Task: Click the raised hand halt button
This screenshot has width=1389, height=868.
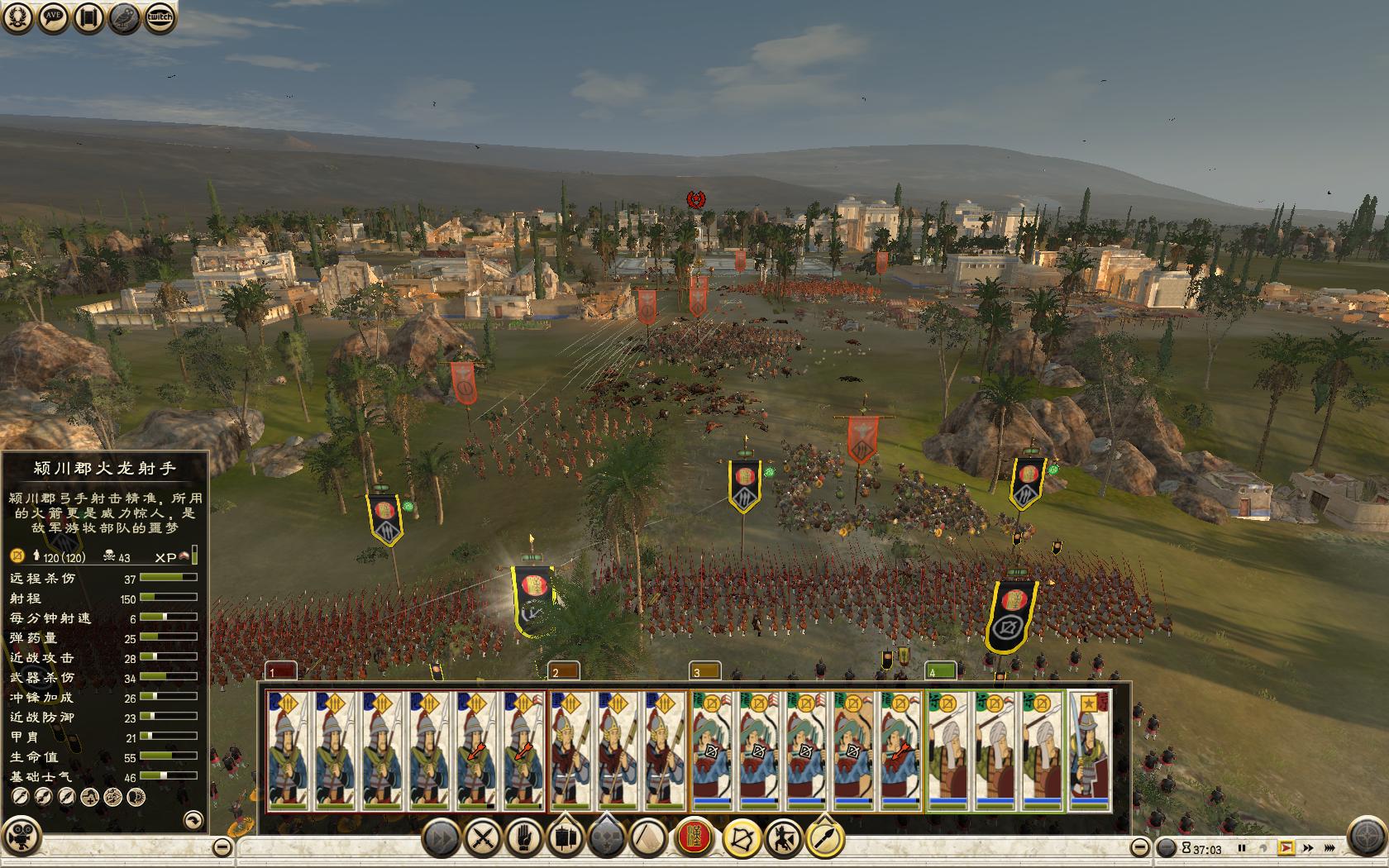Action: pyautogui.click(x=523, y=838)
